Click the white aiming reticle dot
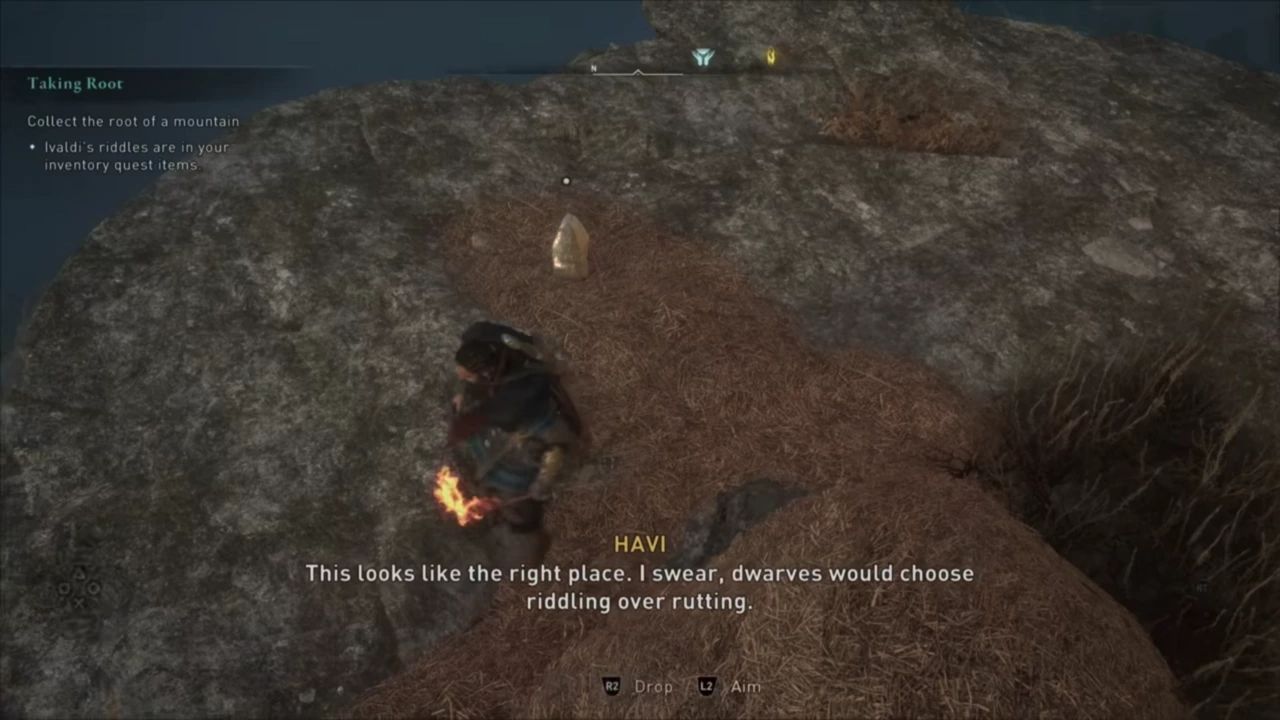The width and height of the screenshot is (1280, 720). pyautogui.click(x=566, y=181)
